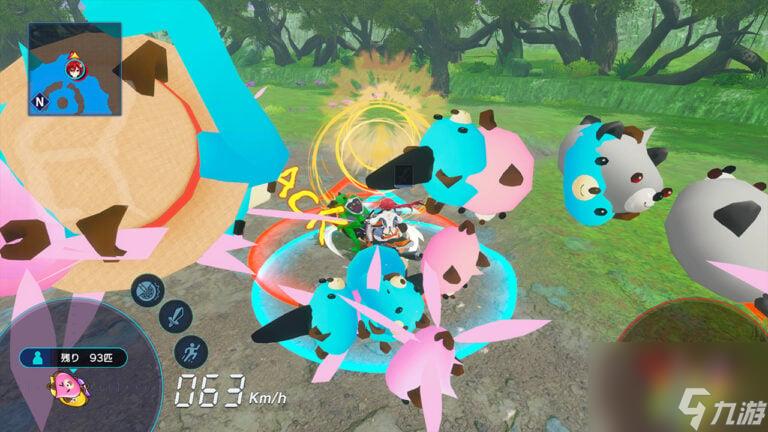Click the north compass marker on minimap
The height and width of the screenshot is (432, 768).
[40, 101]
